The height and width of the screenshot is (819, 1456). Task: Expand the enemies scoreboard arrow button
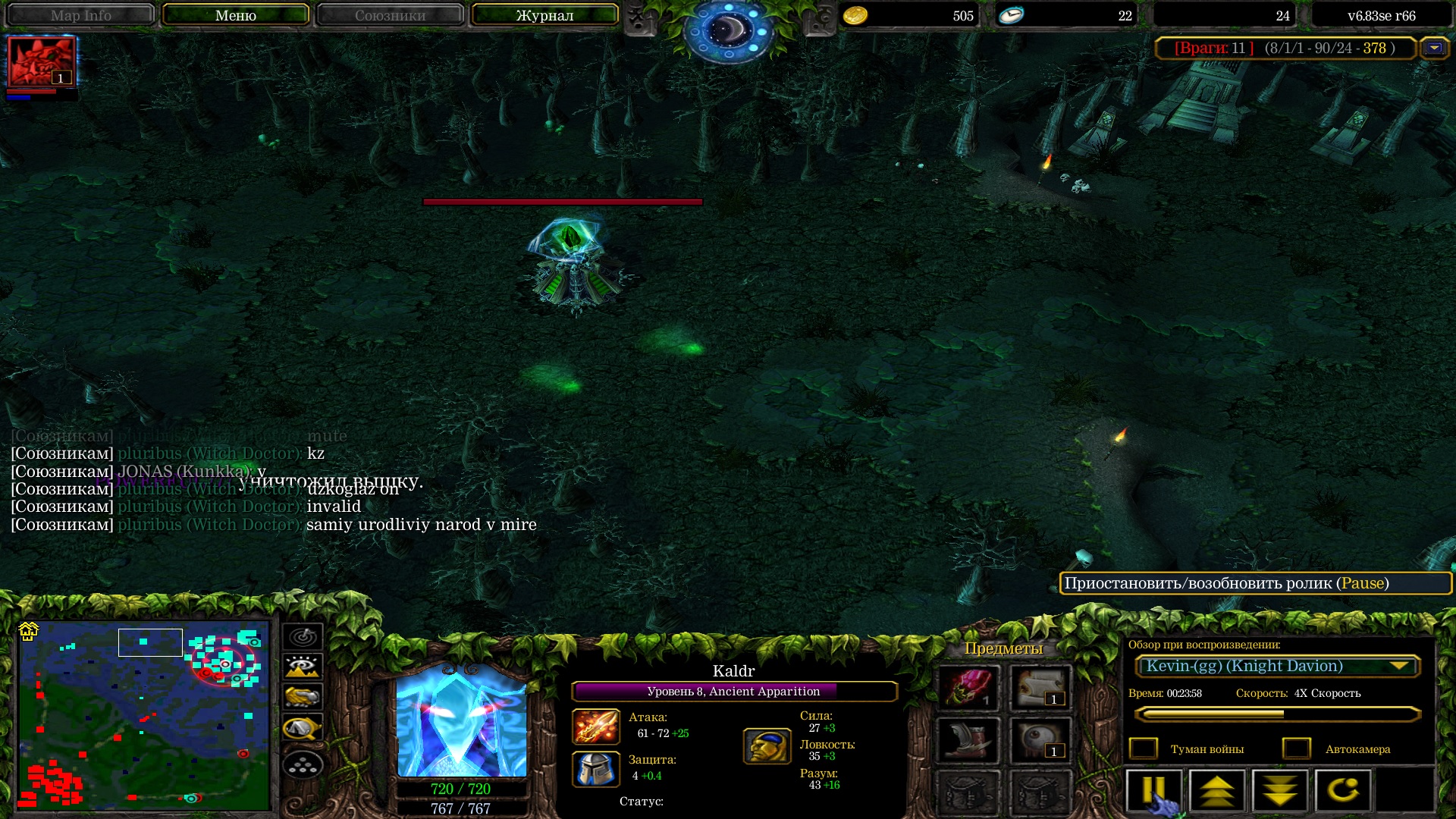[1433, 48]
